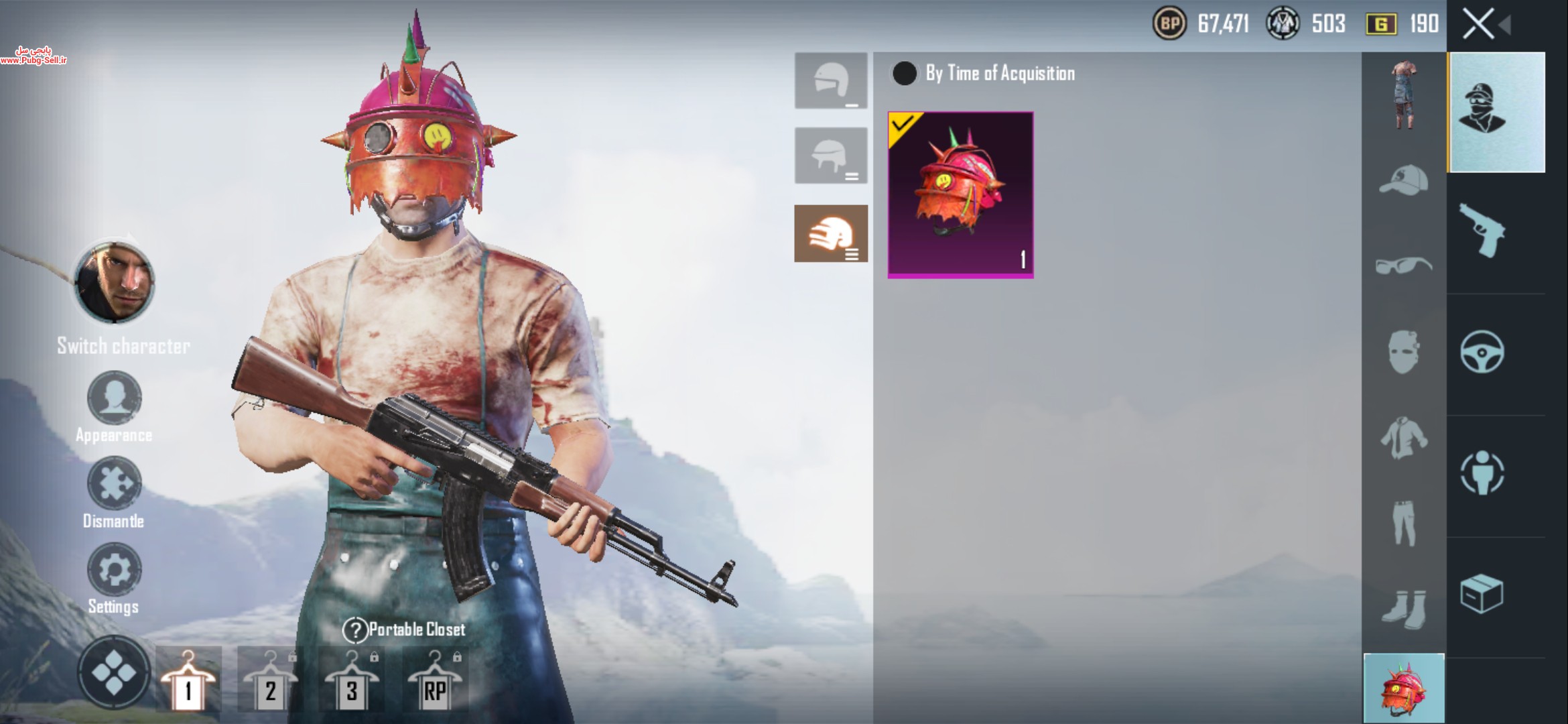1568x724 pixels.
Task: Switch to the vehicle steering wheel tab
Action: click(1482, 353)
